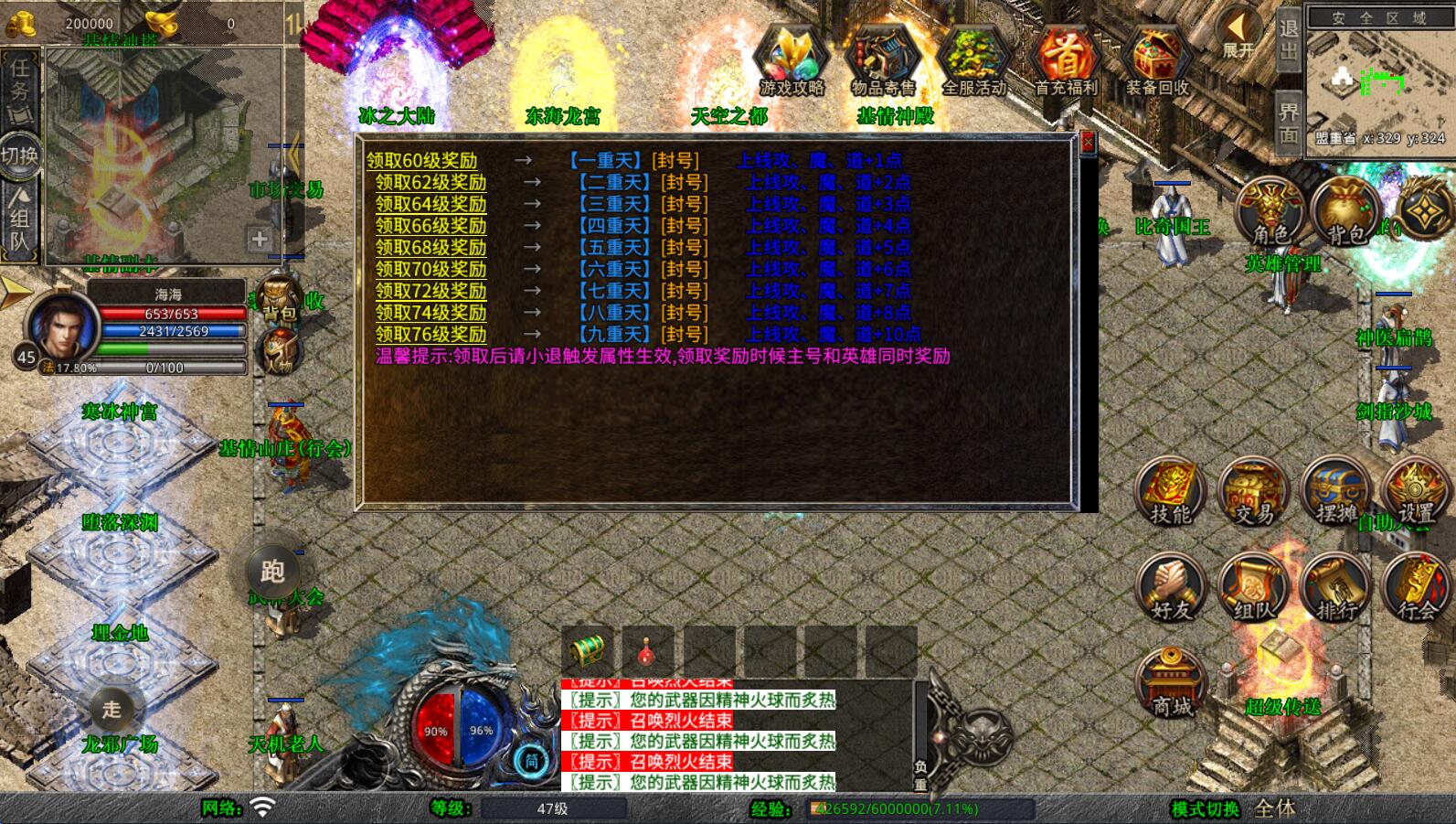Open the 商城 shop

[x=1171, y=681]
